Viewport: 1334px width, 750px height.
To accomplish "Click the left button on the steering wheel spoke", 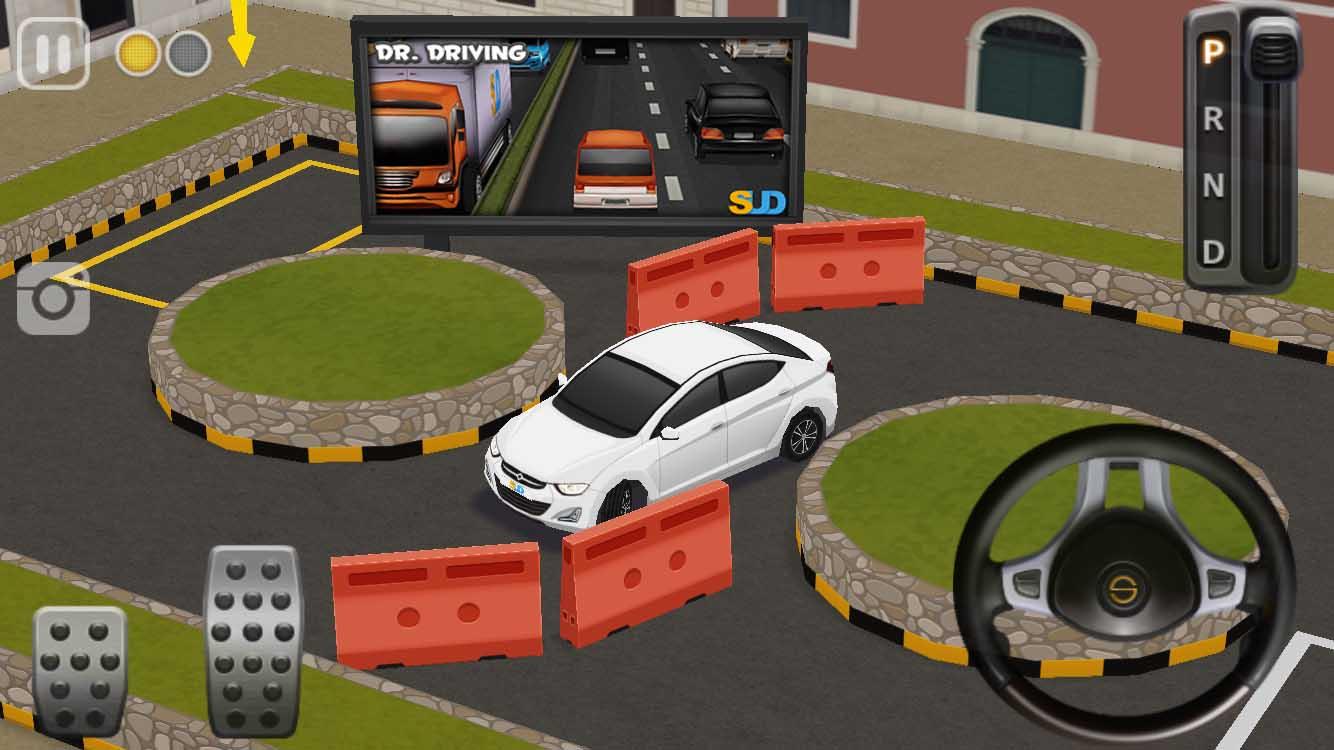I will click(1026, 583).
